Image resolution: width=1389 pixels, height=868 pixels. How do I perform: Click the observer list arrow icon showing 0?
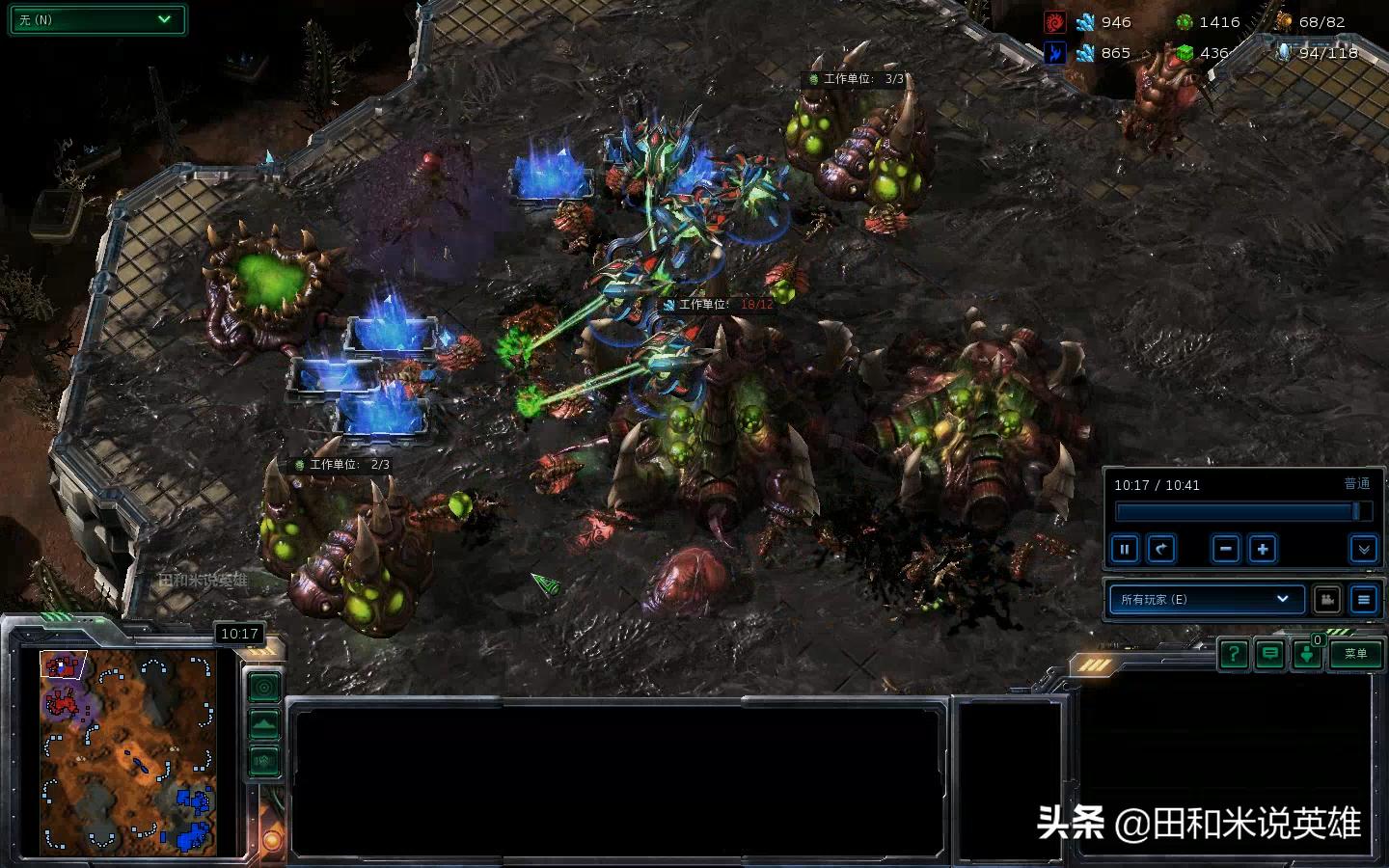(1307, 656)
